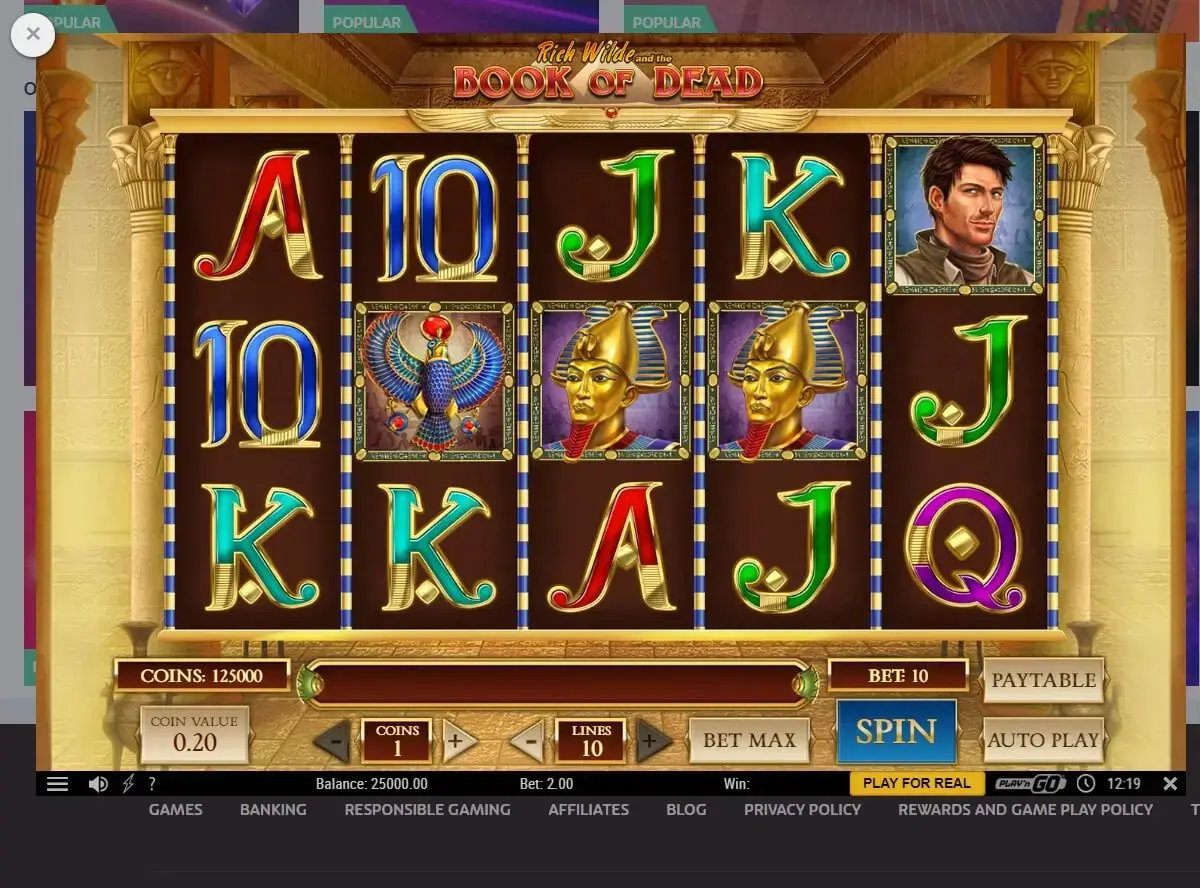
Task: Toggle the game sound speaker icon
Action: 98,784
